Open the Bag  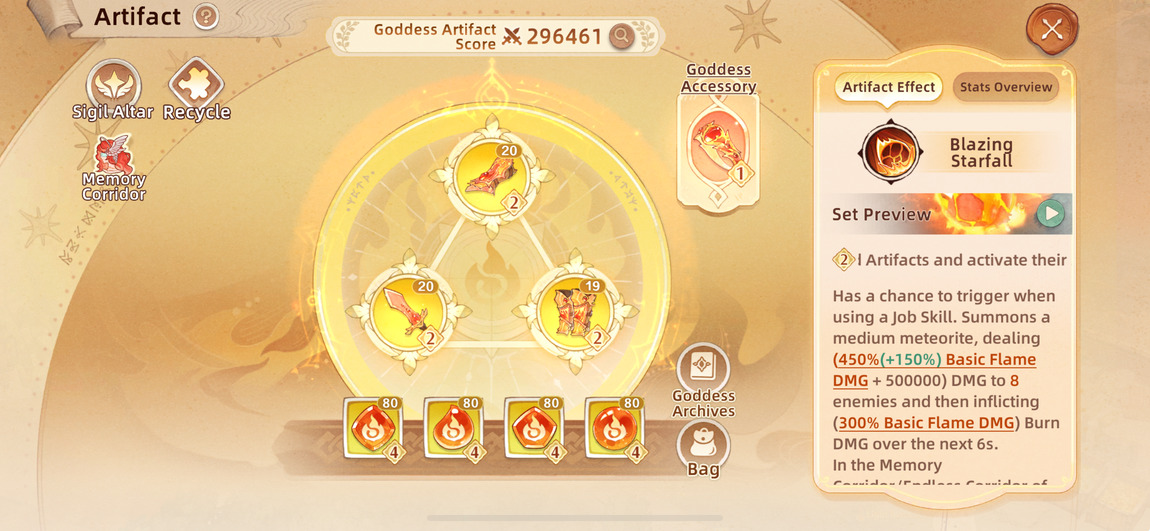point(703,445)
